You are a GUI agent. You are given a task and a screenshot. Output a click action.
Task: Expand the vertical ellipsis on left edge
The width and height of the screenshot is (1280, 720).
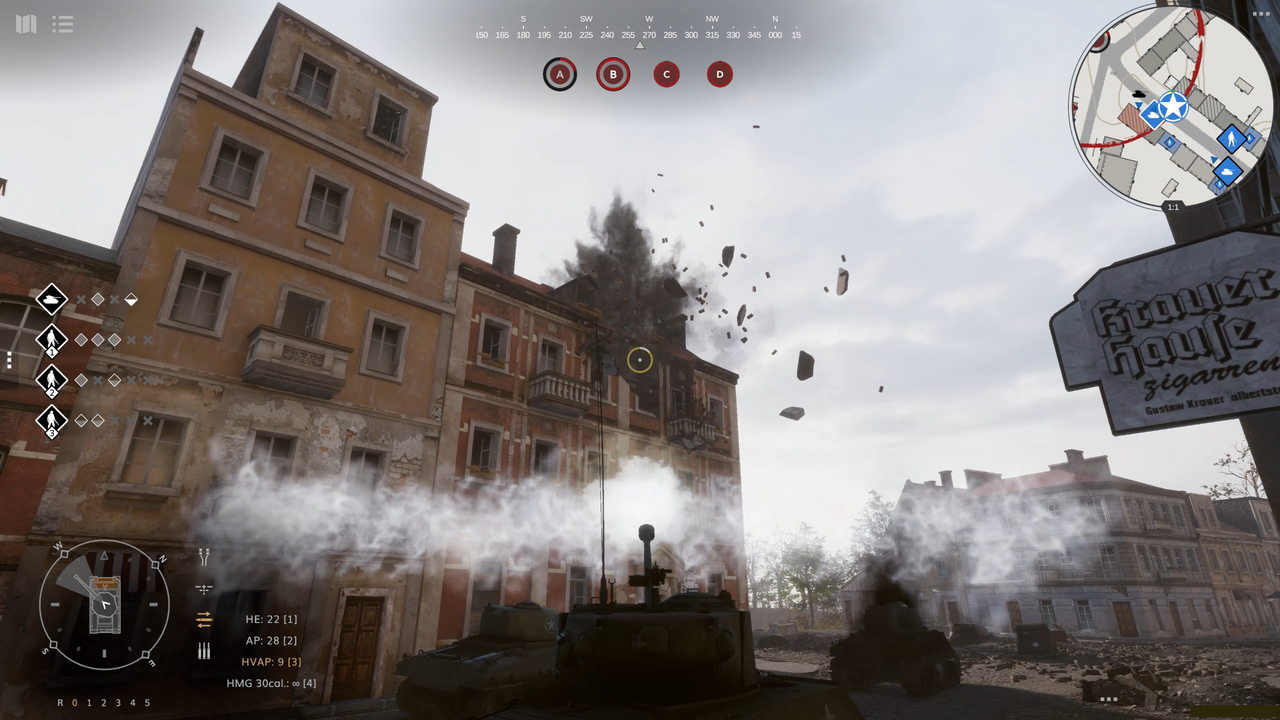(x=8, y=361)
